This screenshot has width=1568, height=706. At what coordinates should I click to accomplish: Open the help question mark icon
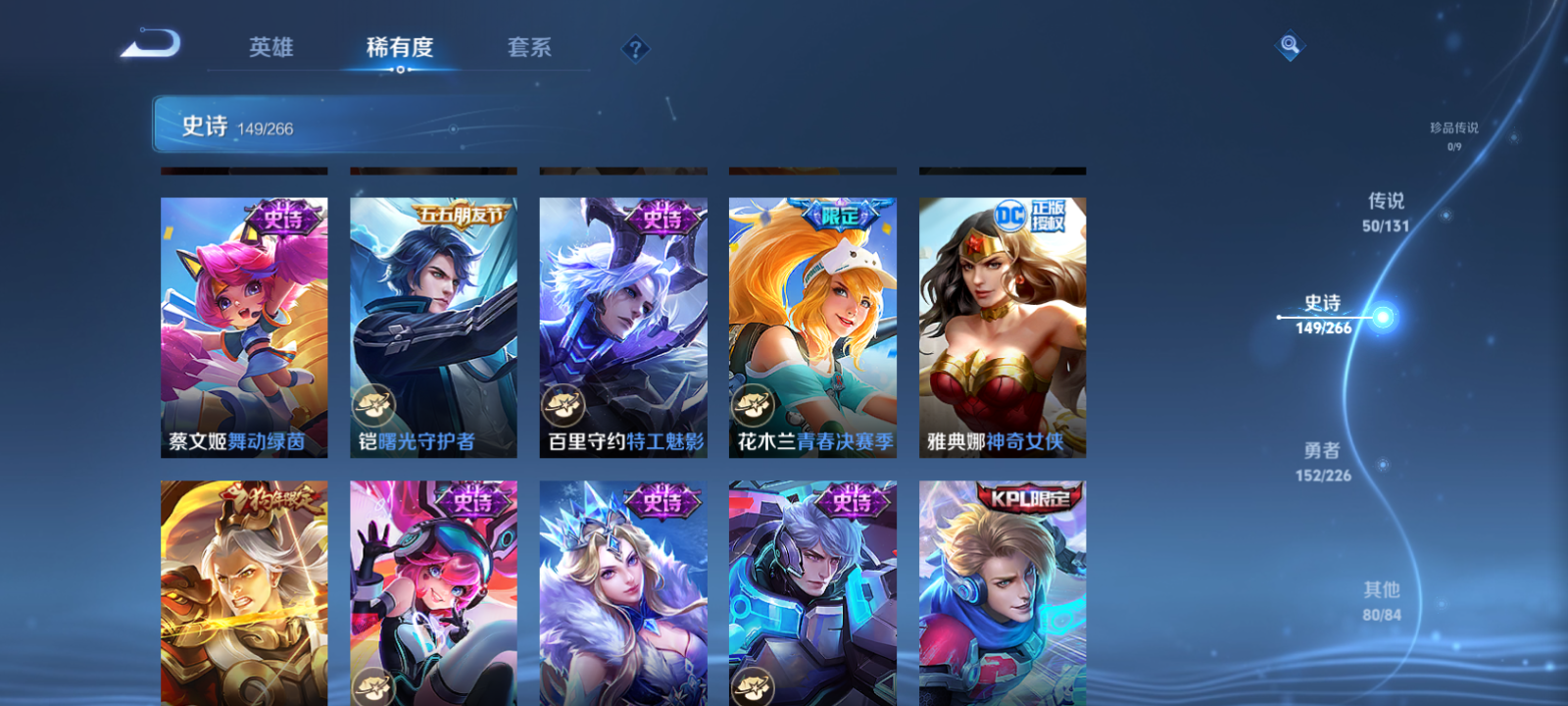pos(635,48)
